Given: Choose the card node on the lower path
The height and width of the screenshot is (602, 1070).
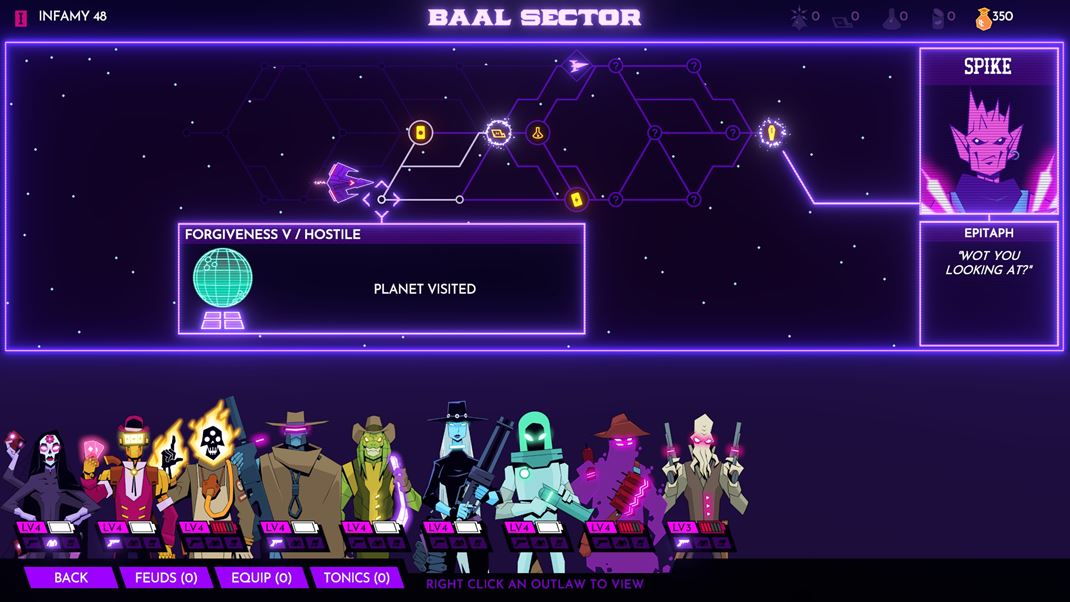Looking at the screenshot, I should coord(576,199).
